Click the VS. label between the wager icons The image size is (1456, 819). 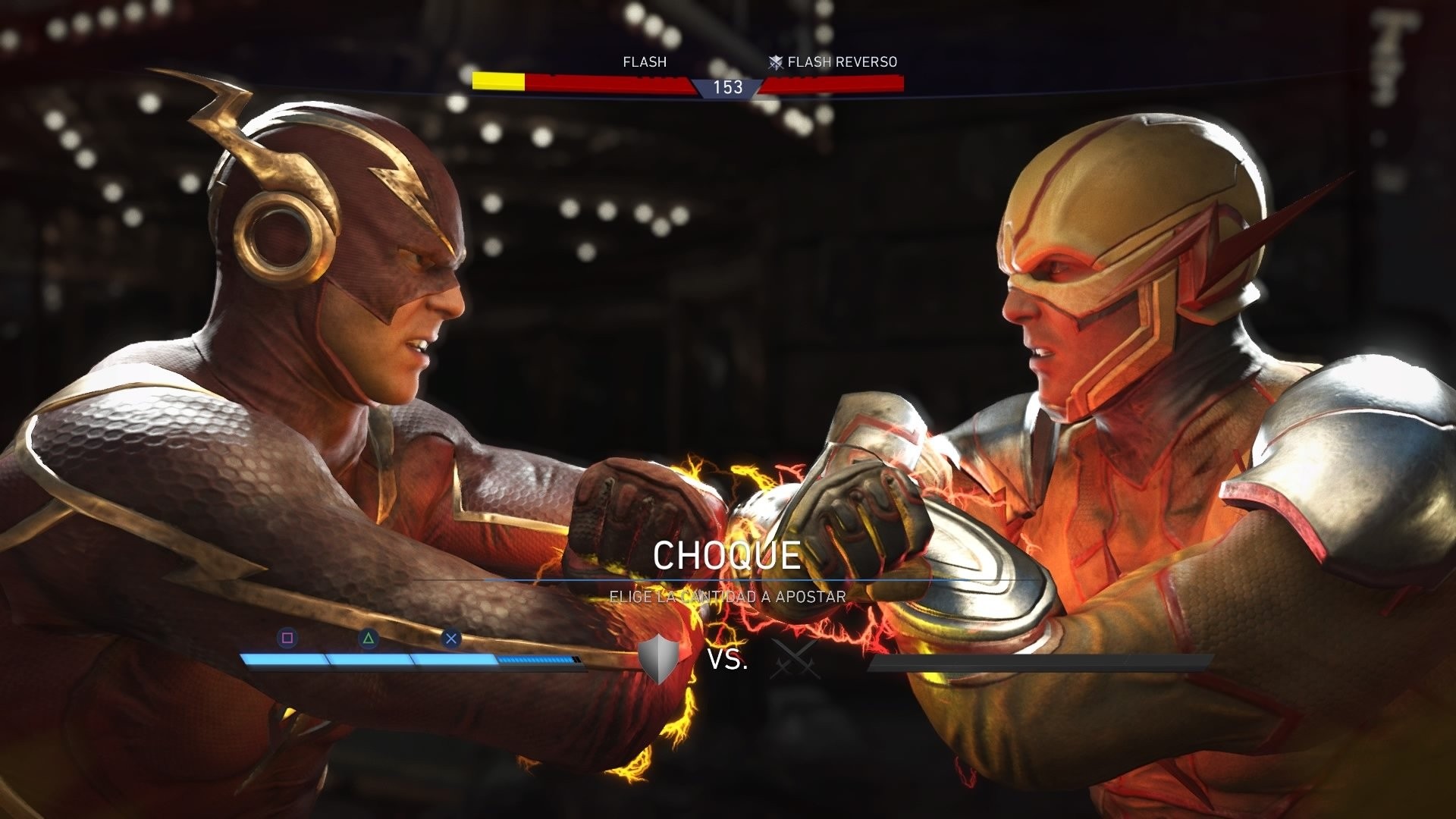point(727,659)
